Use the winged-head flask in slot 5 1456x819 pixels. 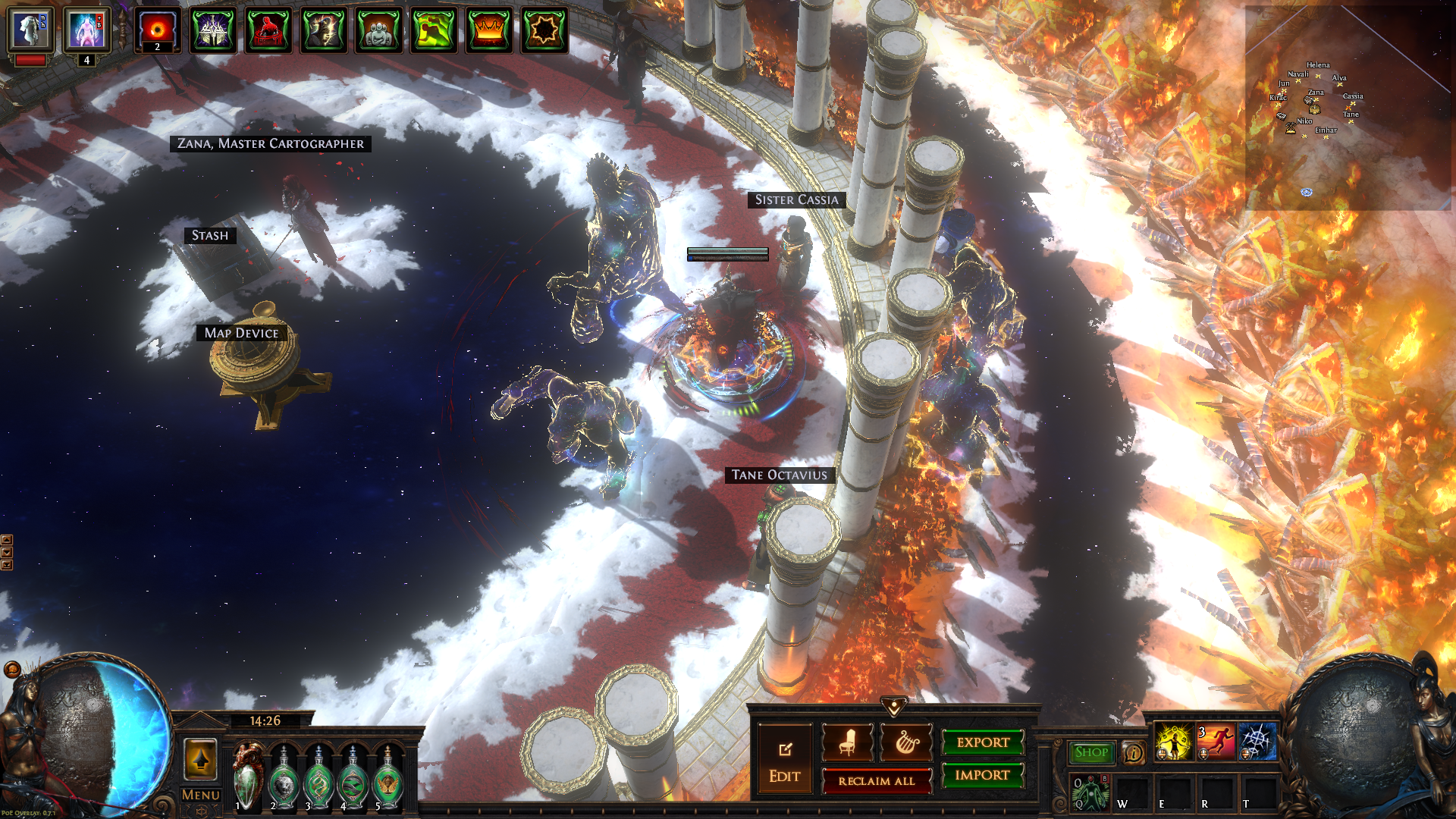tap(388, 779)
